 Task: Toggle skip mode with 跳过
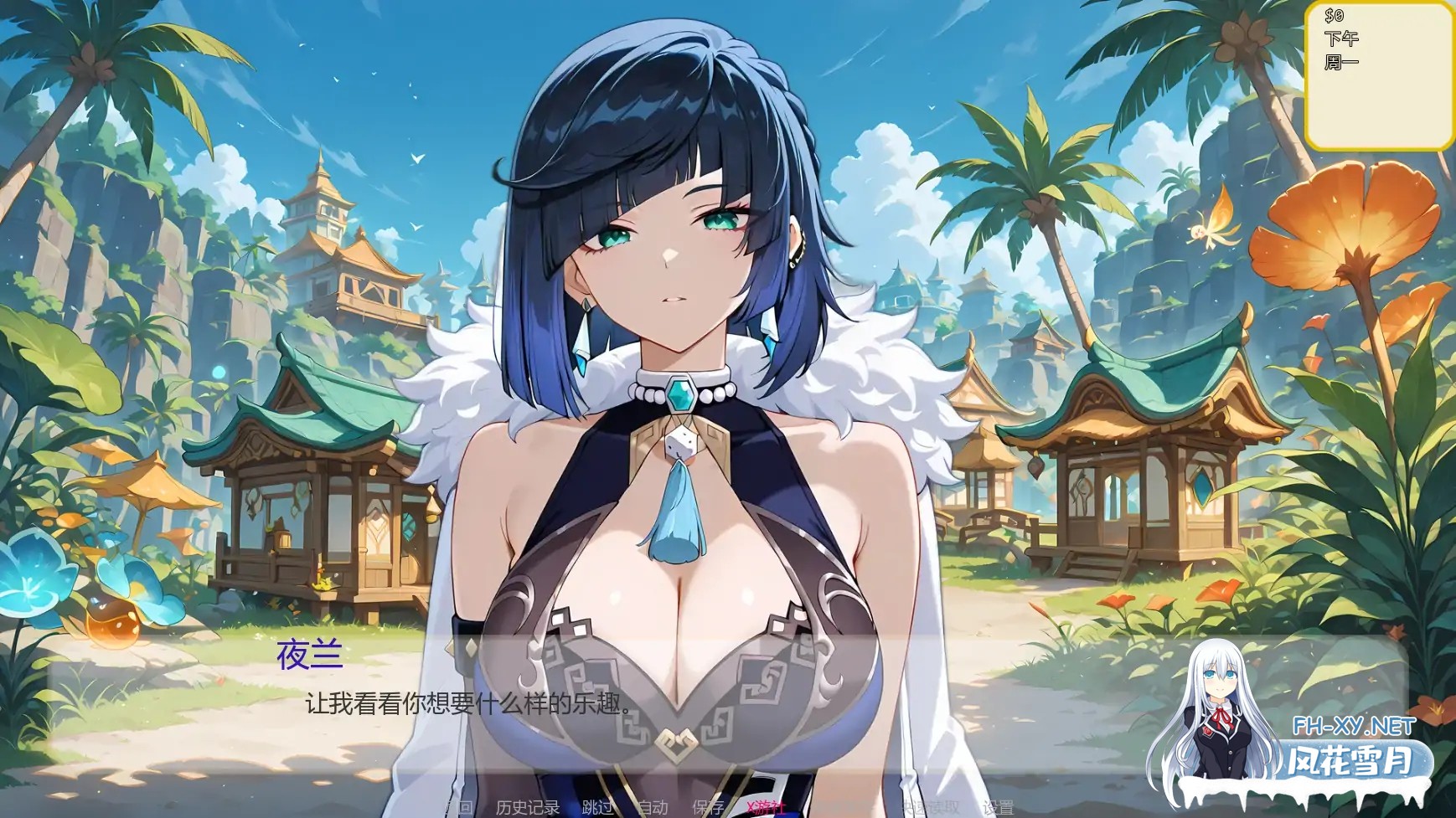click(596, 808)
